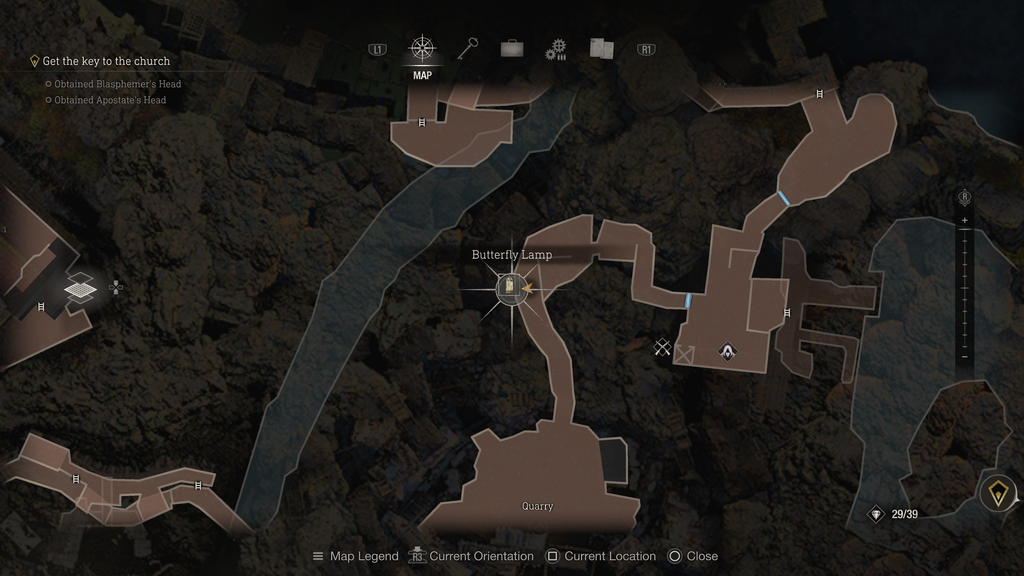This screenshot has height=576, width=1024.
Task: Show Current Location on the map
Action: (x=600, y=556)
